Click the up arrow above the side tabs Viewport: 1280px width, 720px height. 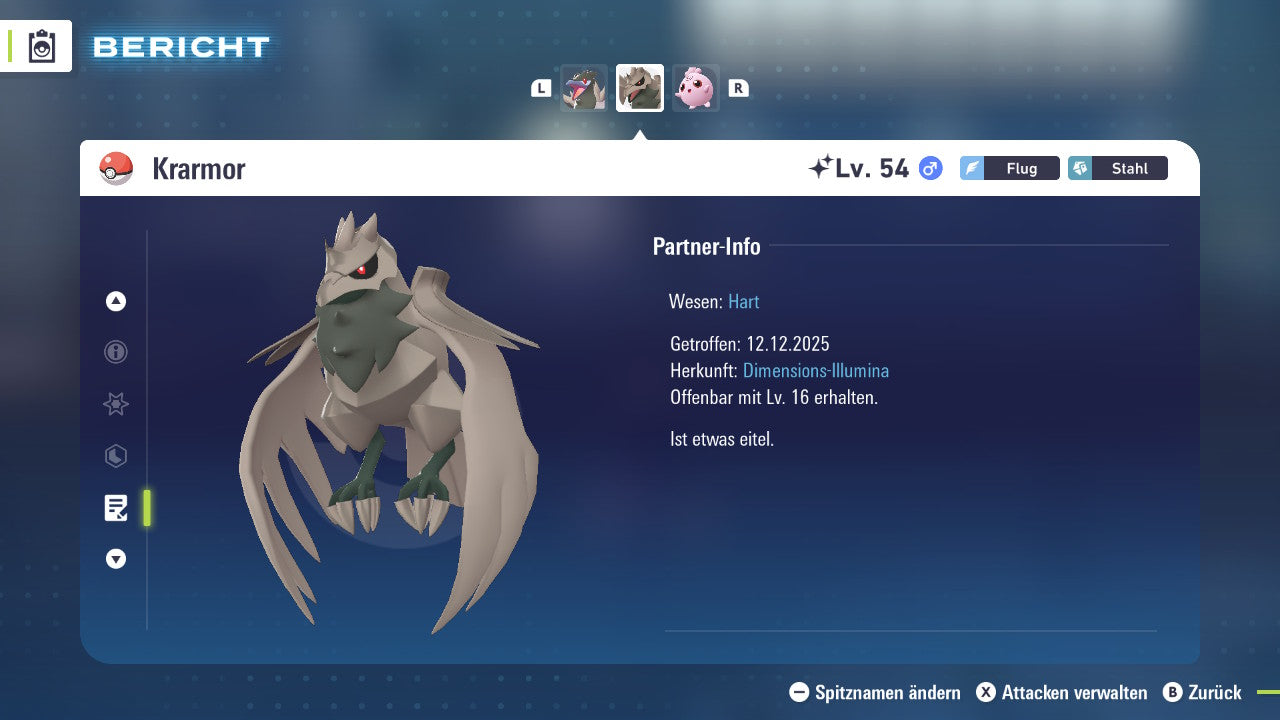tap(116, 301)
